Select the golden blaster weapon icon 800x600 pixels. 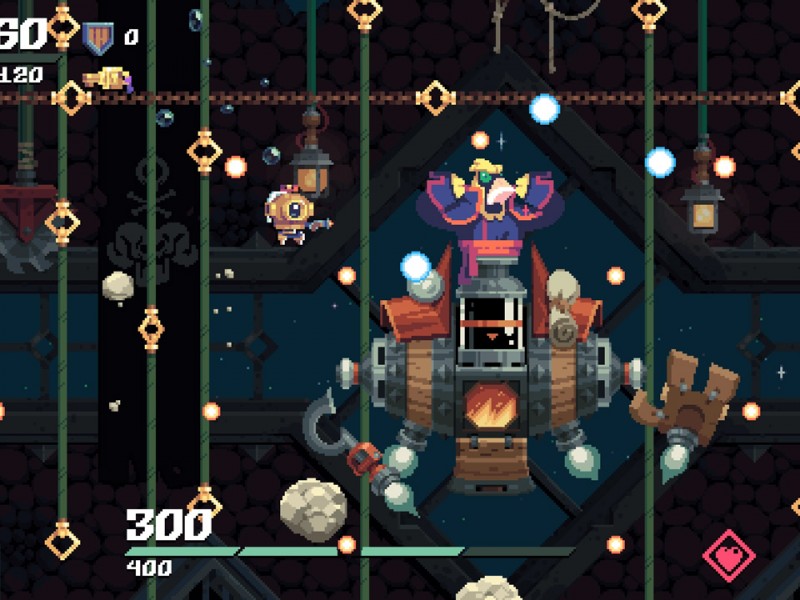(108, 78)
